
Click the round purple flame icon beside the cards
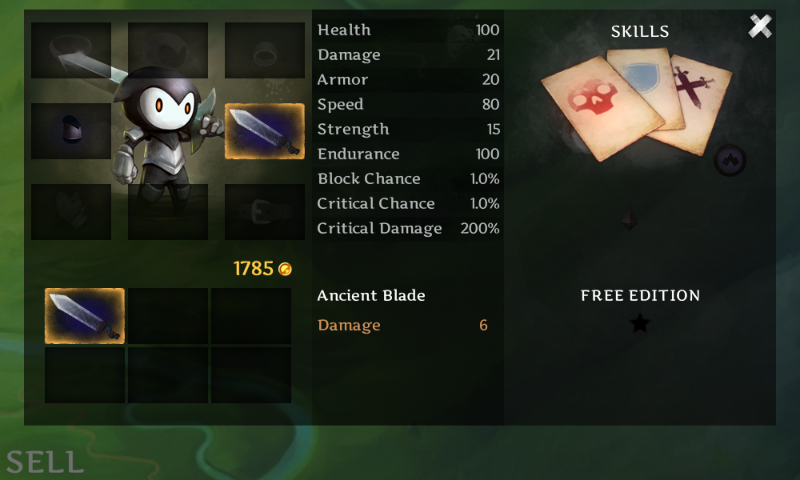click(730, 158)
